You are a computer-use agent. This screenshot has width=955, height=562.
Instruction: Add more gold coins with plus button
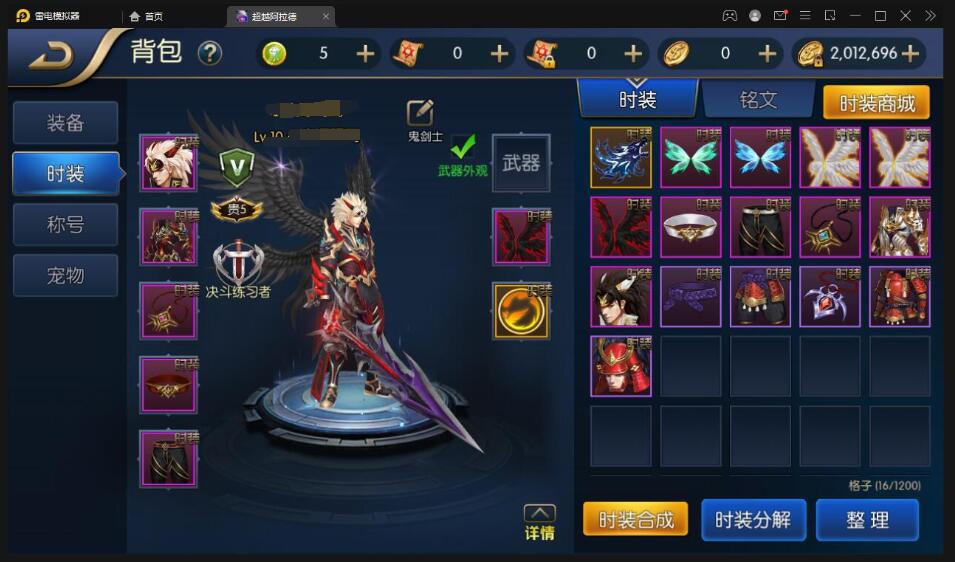pyautogui.click(x=910, y=54)
